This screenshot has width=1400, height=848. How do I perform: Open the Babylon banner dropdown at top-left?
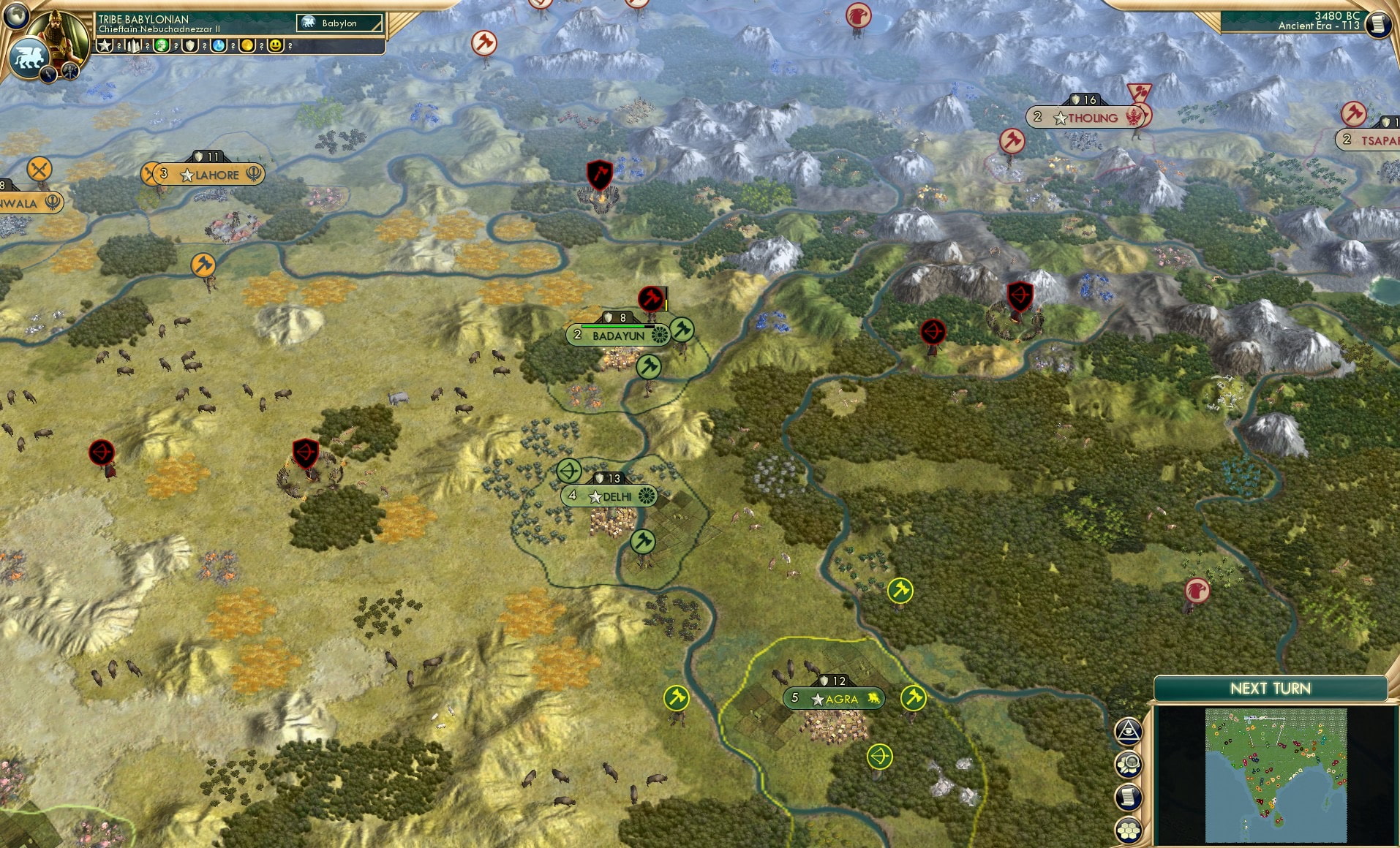pos(339,23)
